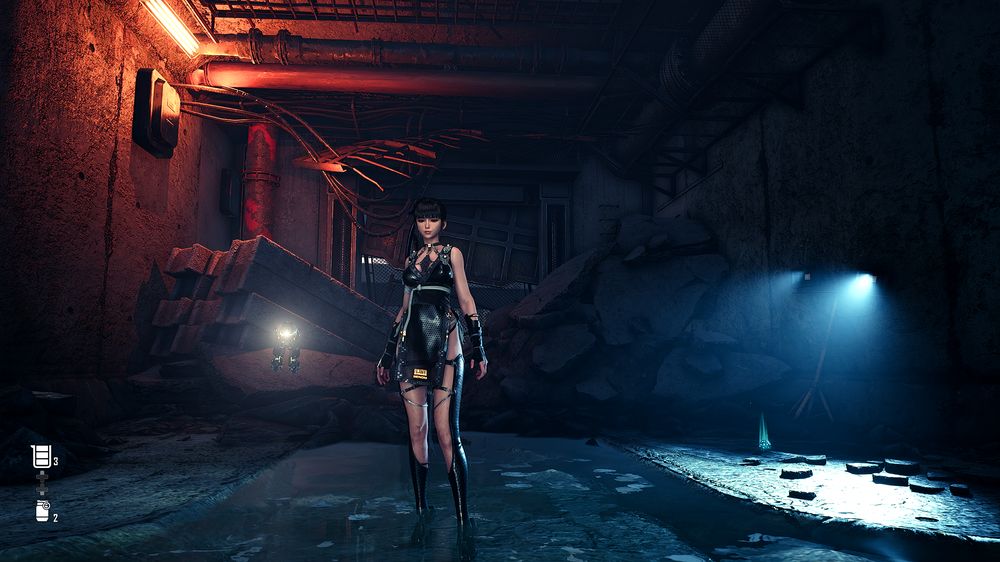Select the beaker-shaped healing potion icon
The height and width of the screenshot is (562, 1000).
click(x=41, y=458)
